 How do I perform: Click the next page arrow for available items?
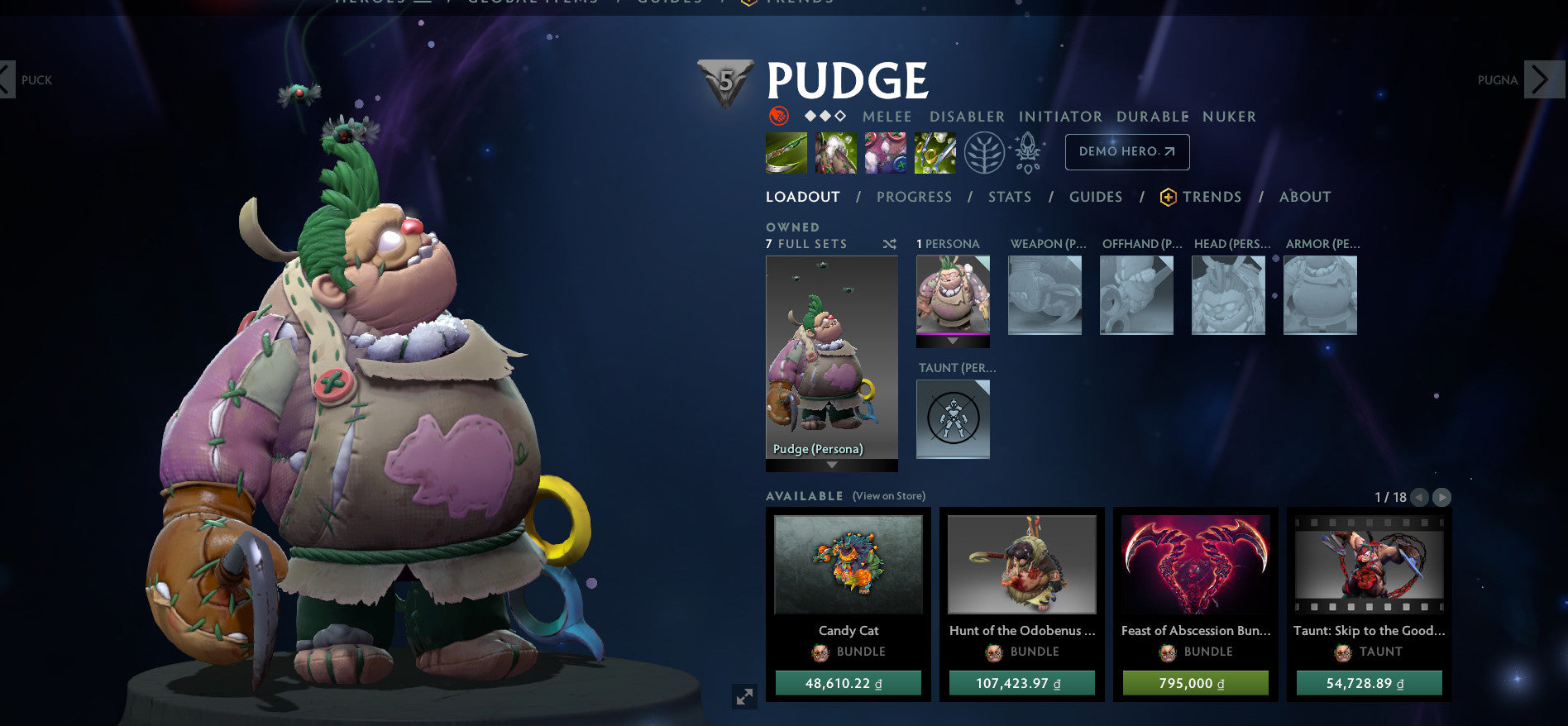(1441, 497)
